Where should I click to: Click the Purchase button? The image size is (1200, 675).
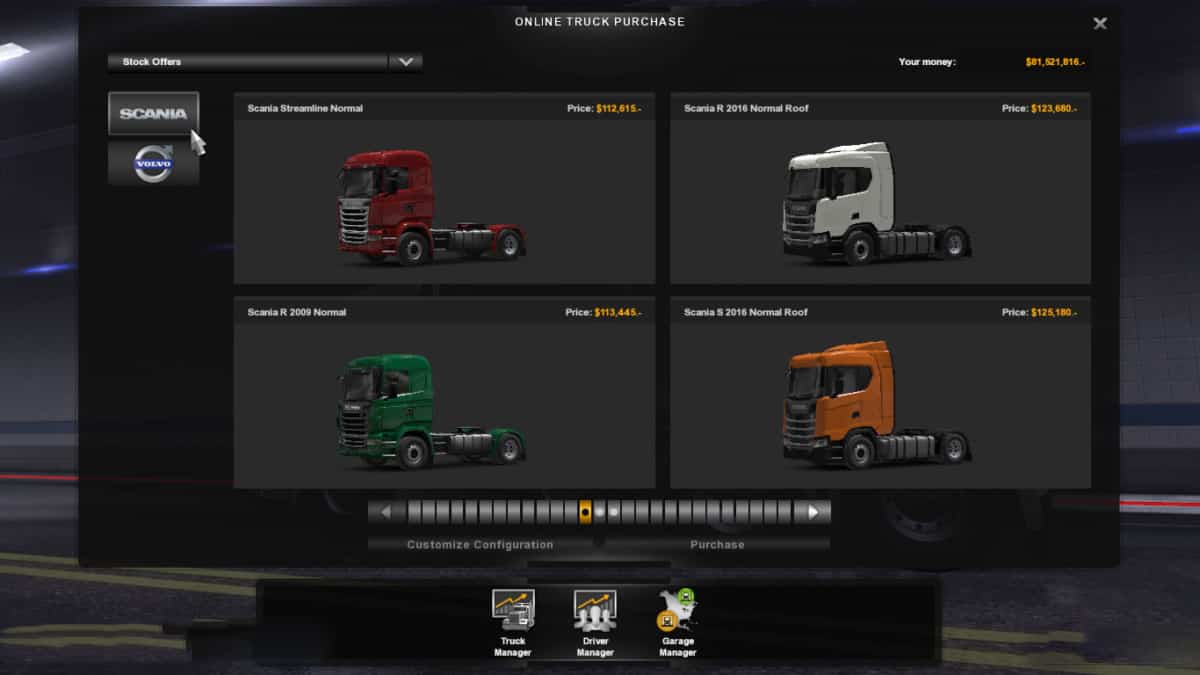[717, 545]
